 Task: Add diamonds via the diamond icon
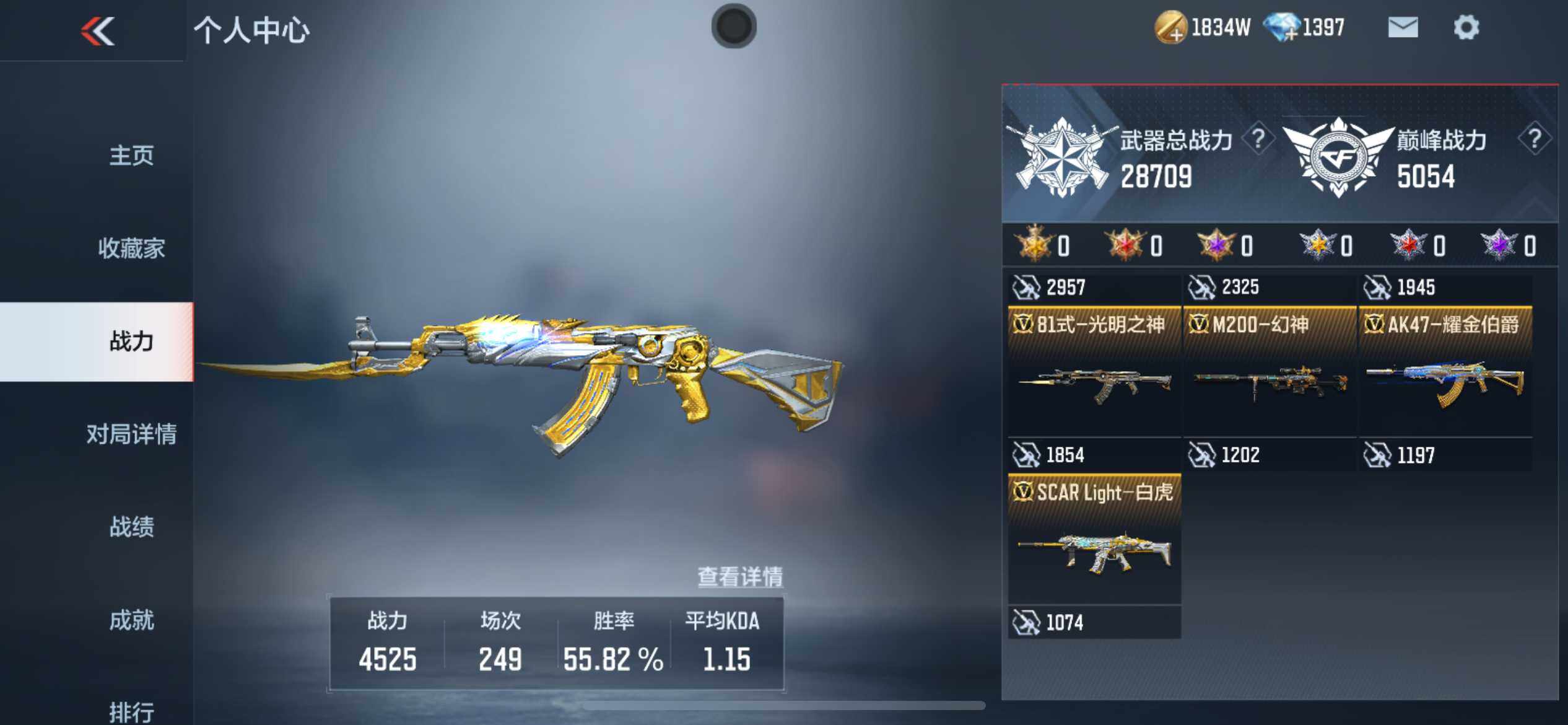(1281, 28)
